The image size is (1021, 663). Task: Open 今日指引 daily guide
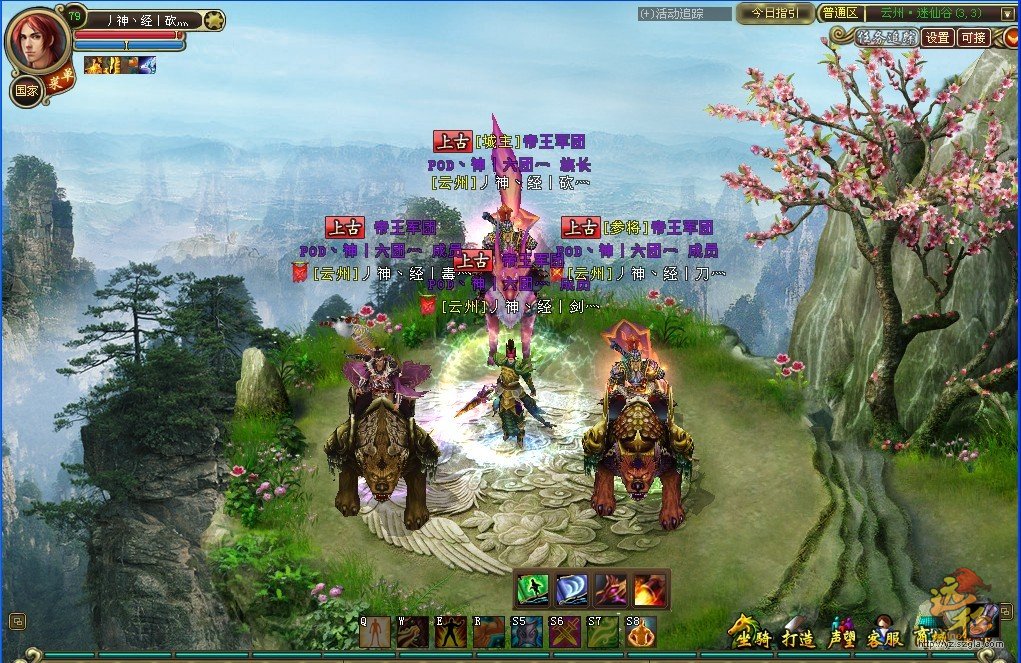(775, 13)
